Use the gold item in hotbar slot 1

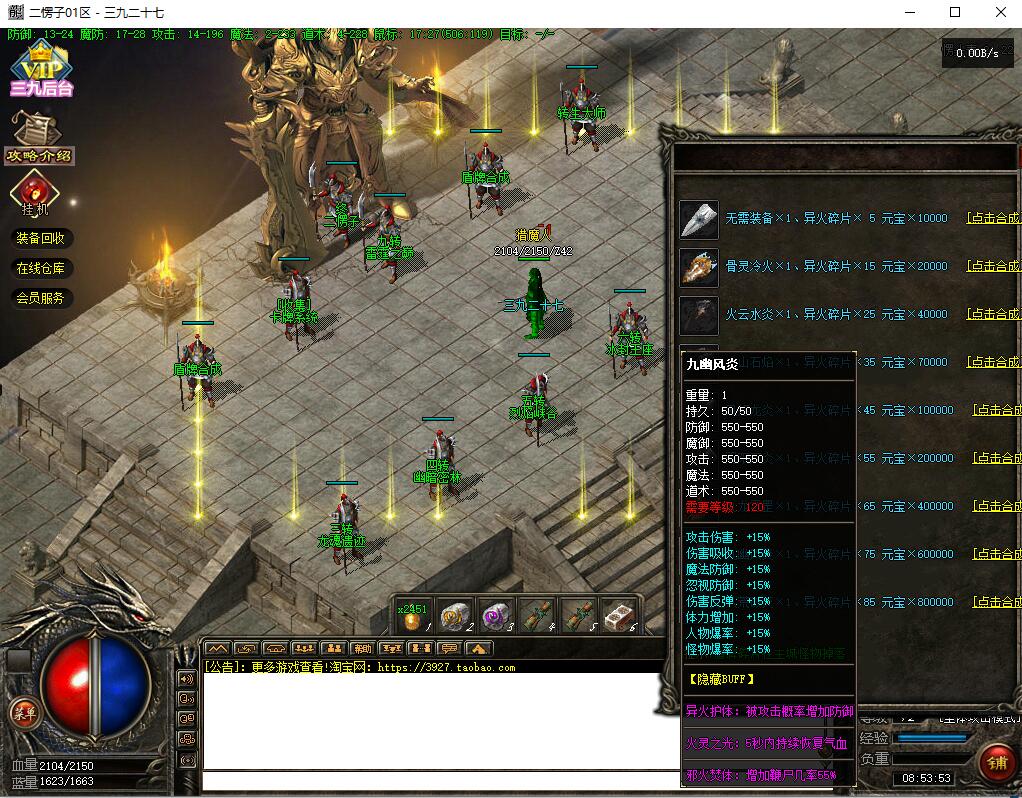[412, 618]
